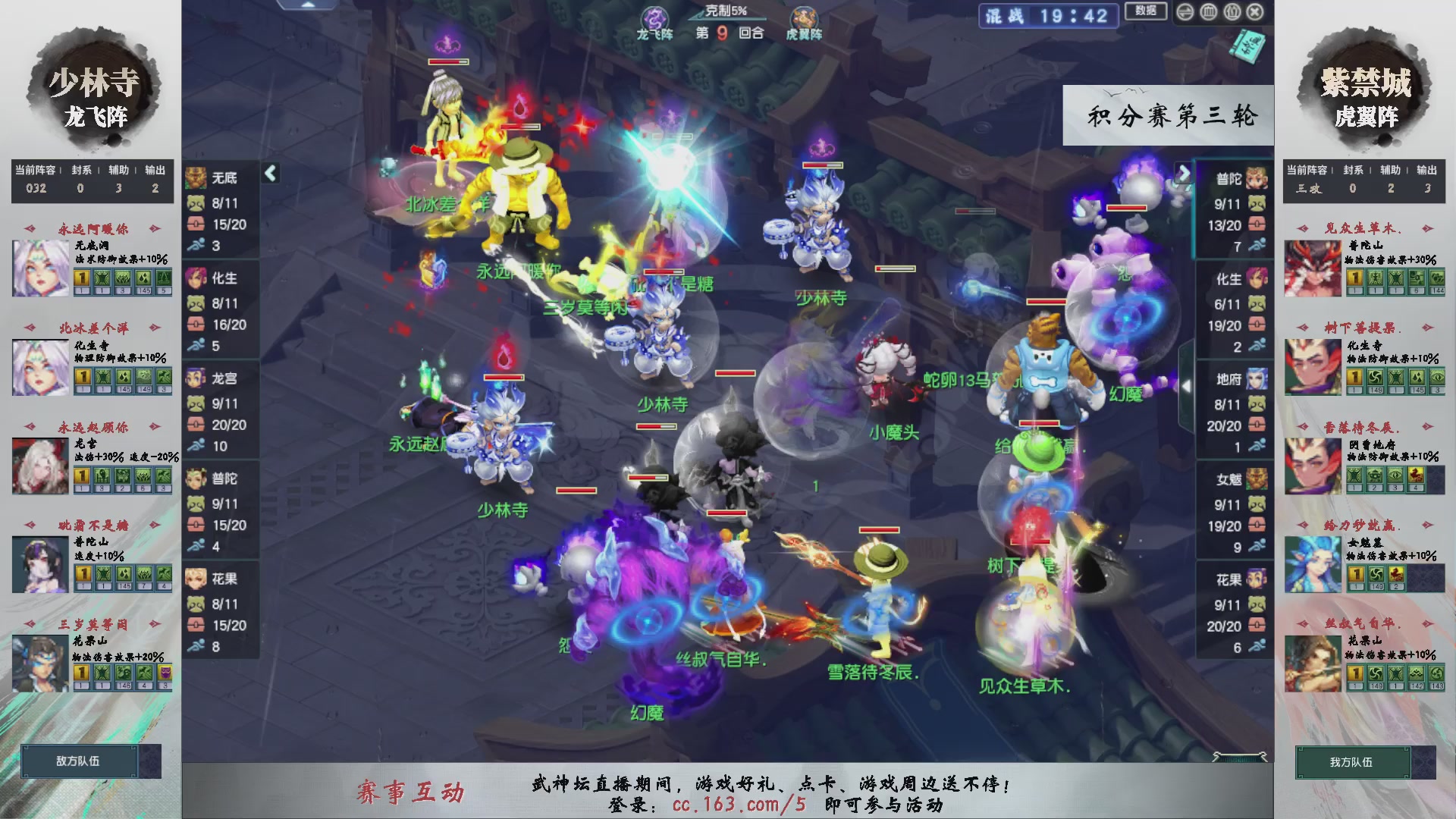The image size is (1456, 819).
Task: Click the 女魅 sect icon in right panel
Action: (x=1255, y=480)
